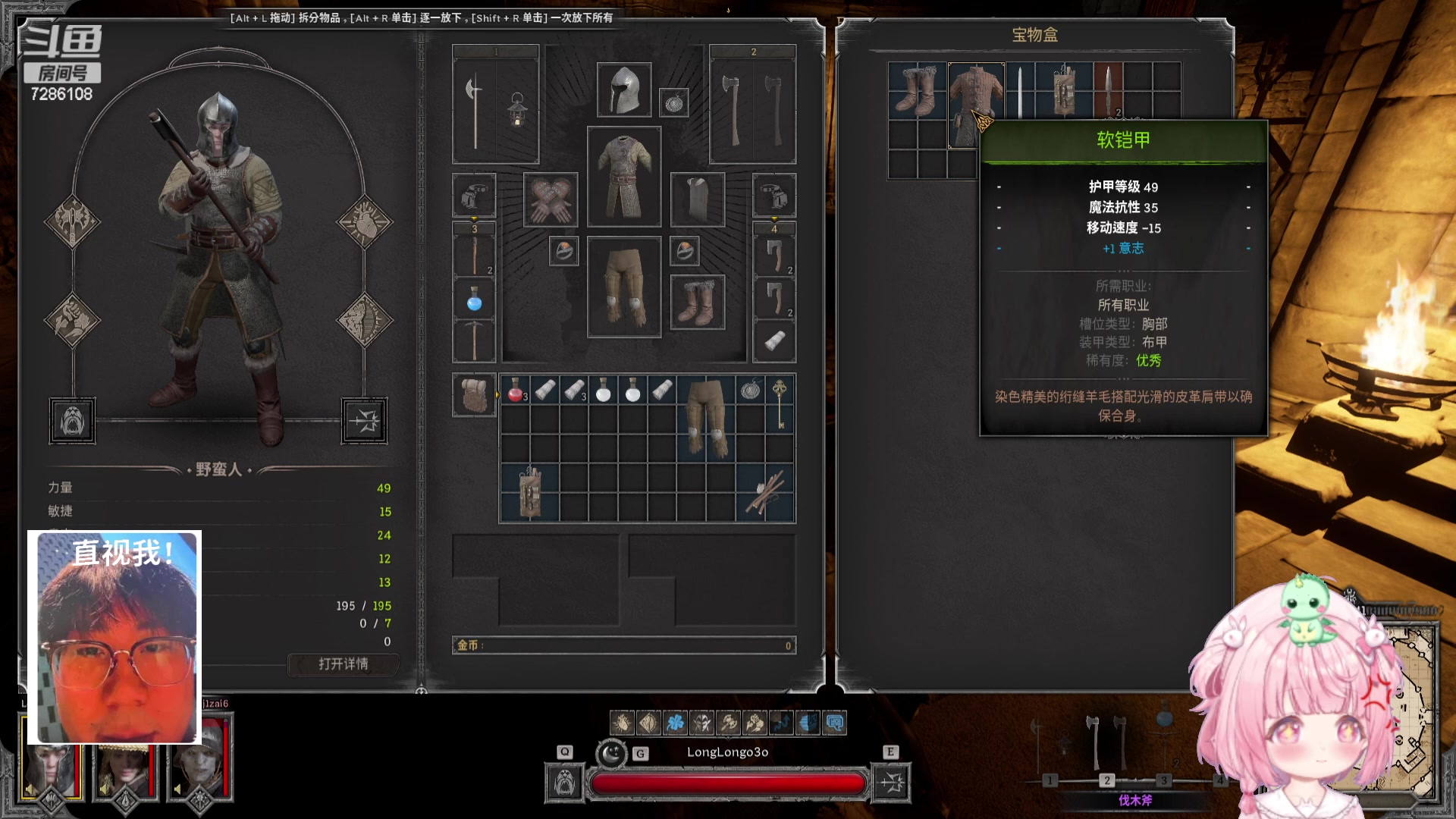Image resolution: width=1456 pixels, height=819 pixels.
Task: Take the padded armor from the treasure chest
Action: click(975, 104)
